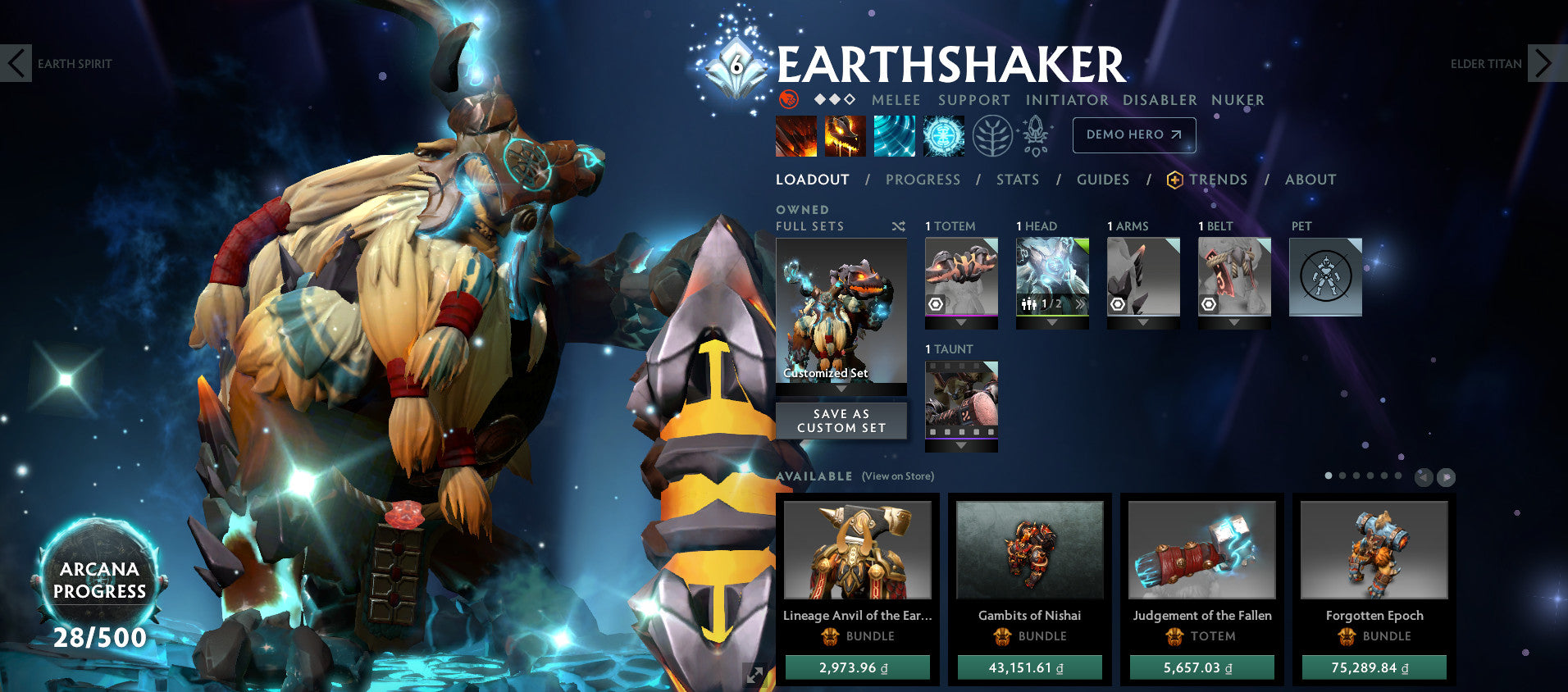The height and width of the screenshot is (692, 1568).
Task: Click the DEMO HERO button
Action: [1133, 135]
